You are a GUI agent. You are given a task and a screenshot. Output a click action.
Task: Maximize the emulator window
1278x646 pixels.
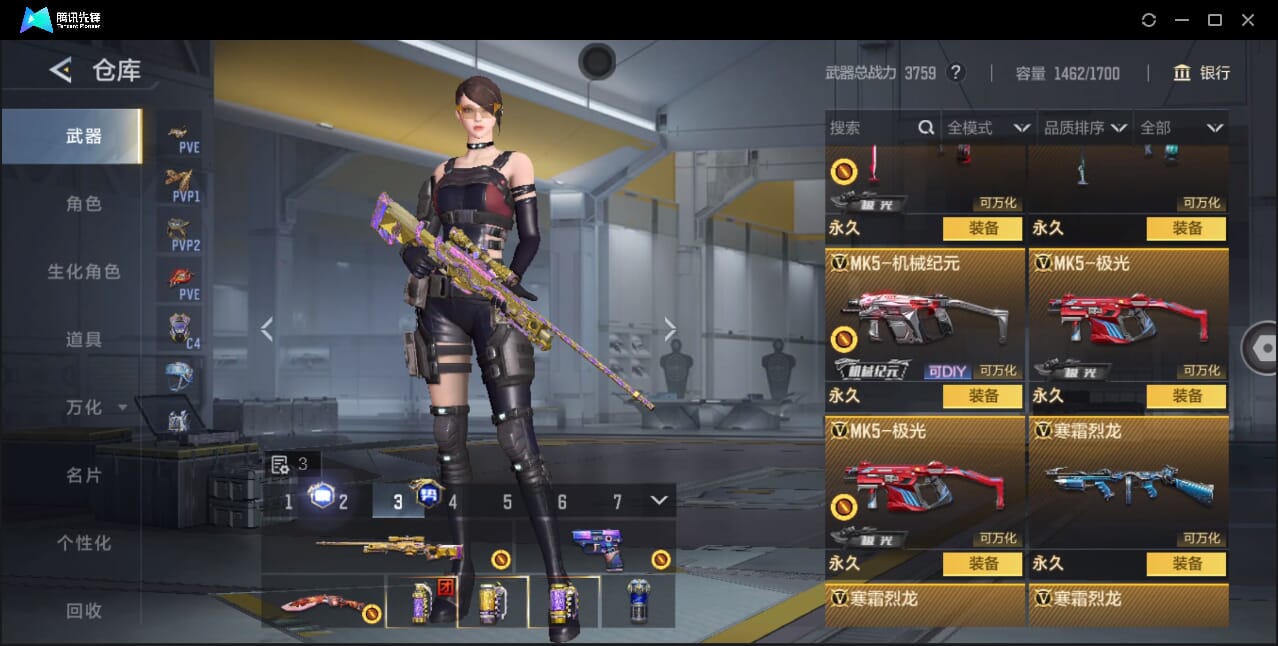(1215, 20)
